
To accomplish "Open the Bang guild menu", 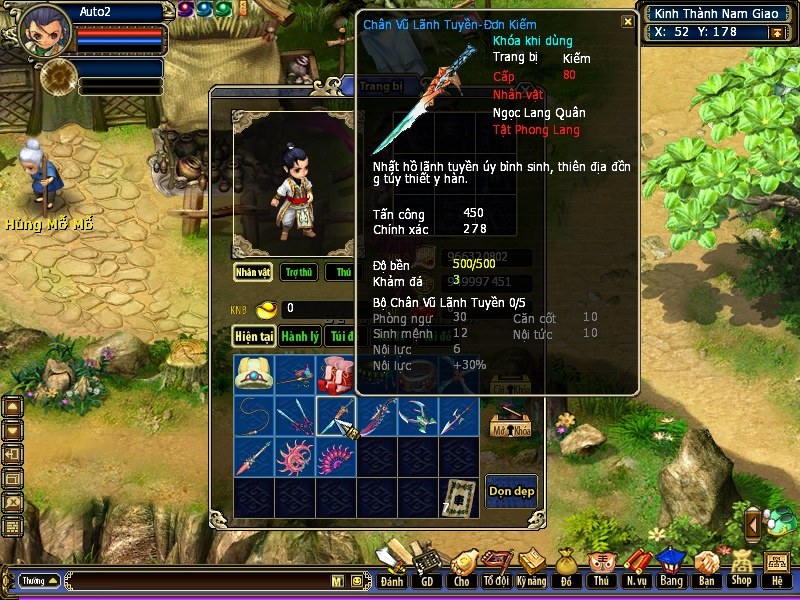I will pyautogui.click(x=670, y=566).
